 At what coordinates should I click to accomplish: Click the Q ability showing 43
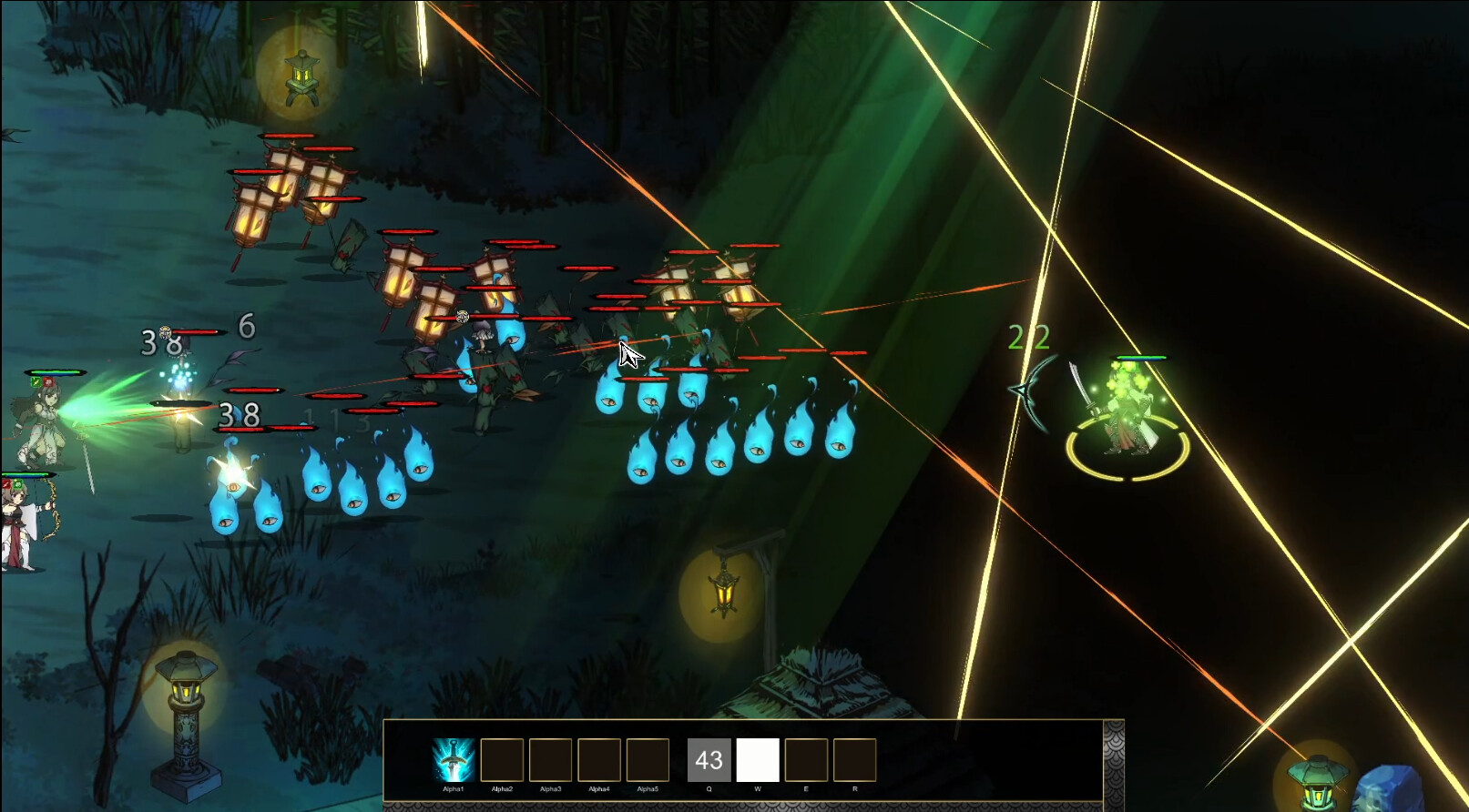(x=709, y=757)
